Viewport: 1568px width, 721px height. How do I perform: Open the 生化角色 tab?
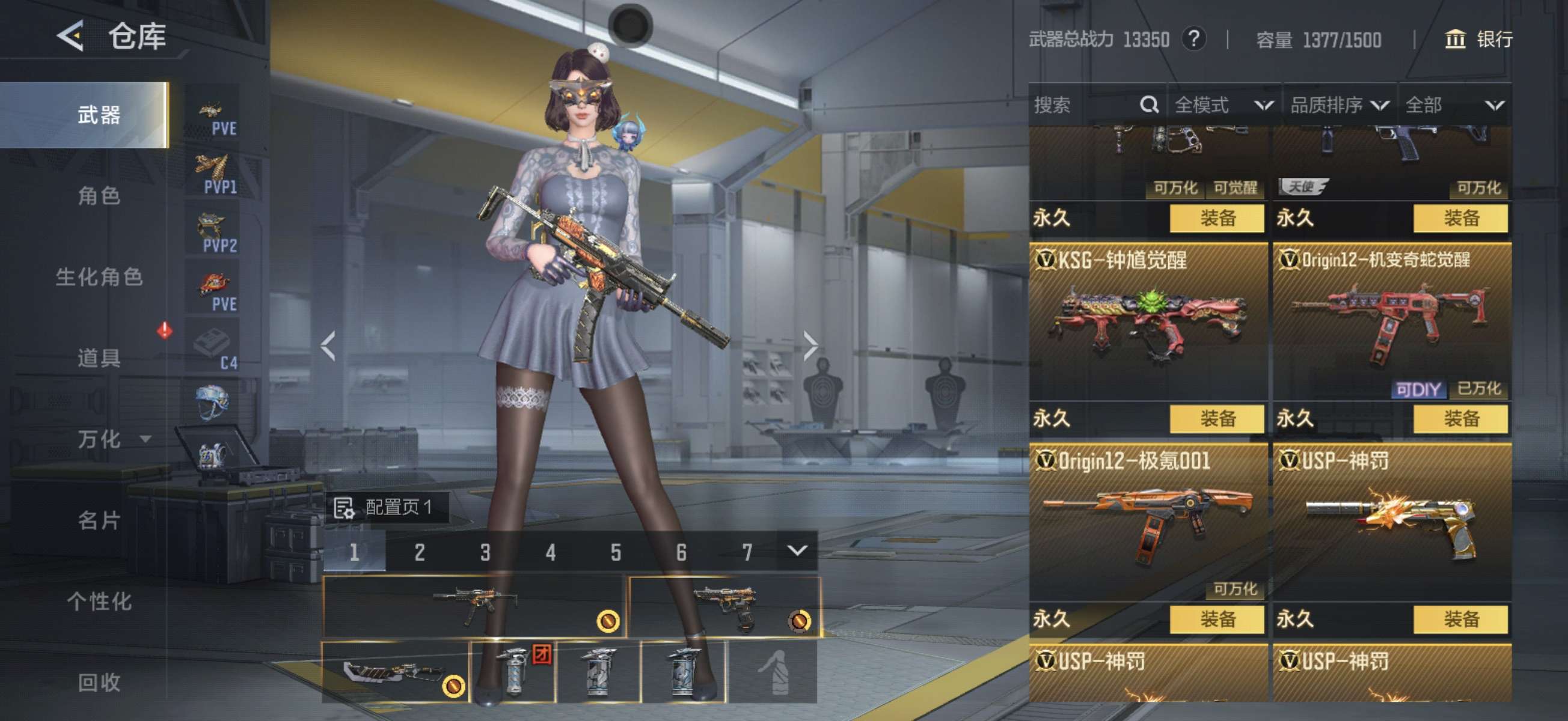[99, 278]
